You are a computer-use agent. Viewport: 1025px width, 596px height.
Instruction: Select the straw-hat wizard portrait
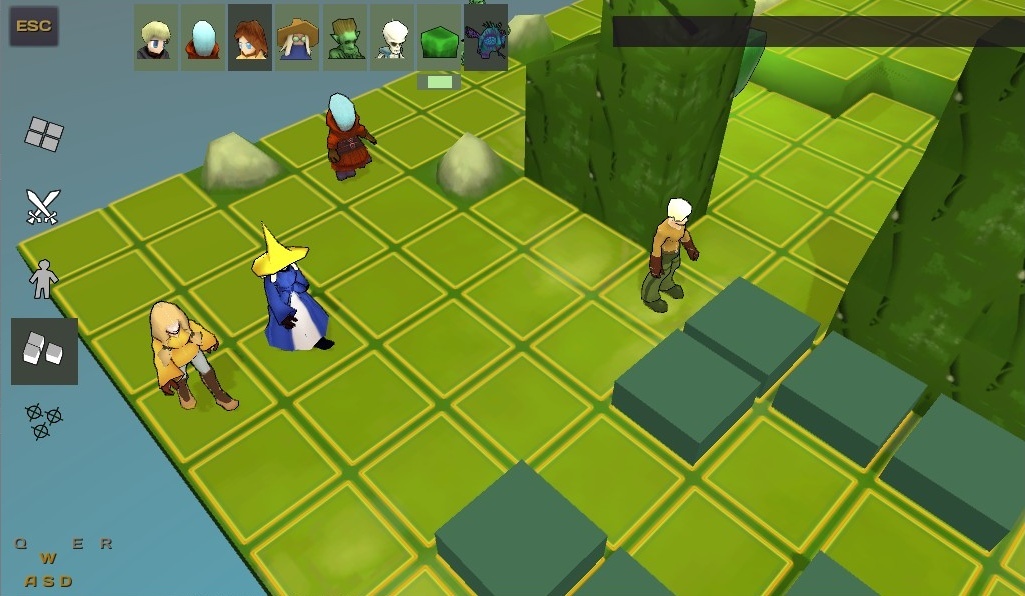(x=297, y=38)
